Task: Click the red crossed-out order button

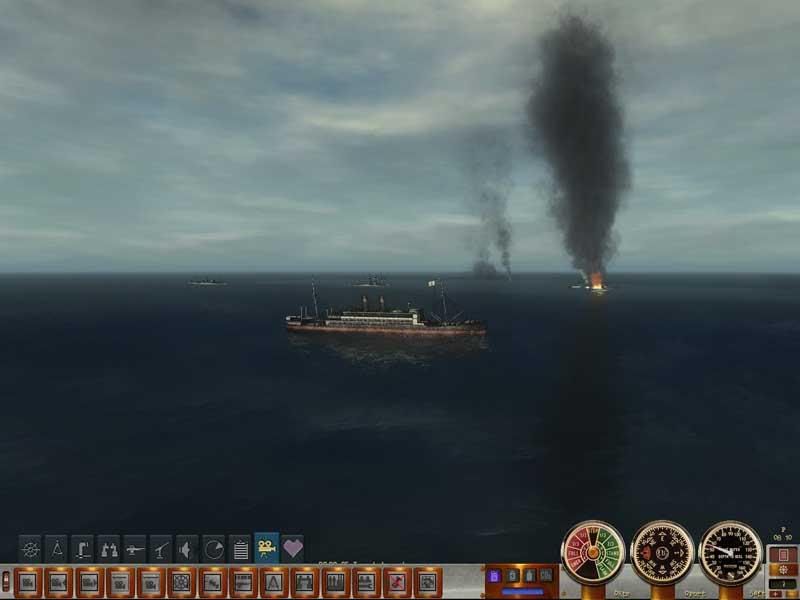Action: [x=397, y=580]
